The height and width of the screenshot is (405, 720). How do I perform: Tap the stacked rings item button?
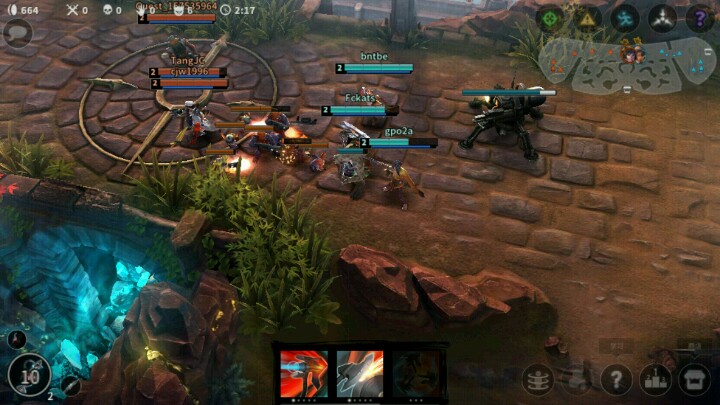click(538, 380)
